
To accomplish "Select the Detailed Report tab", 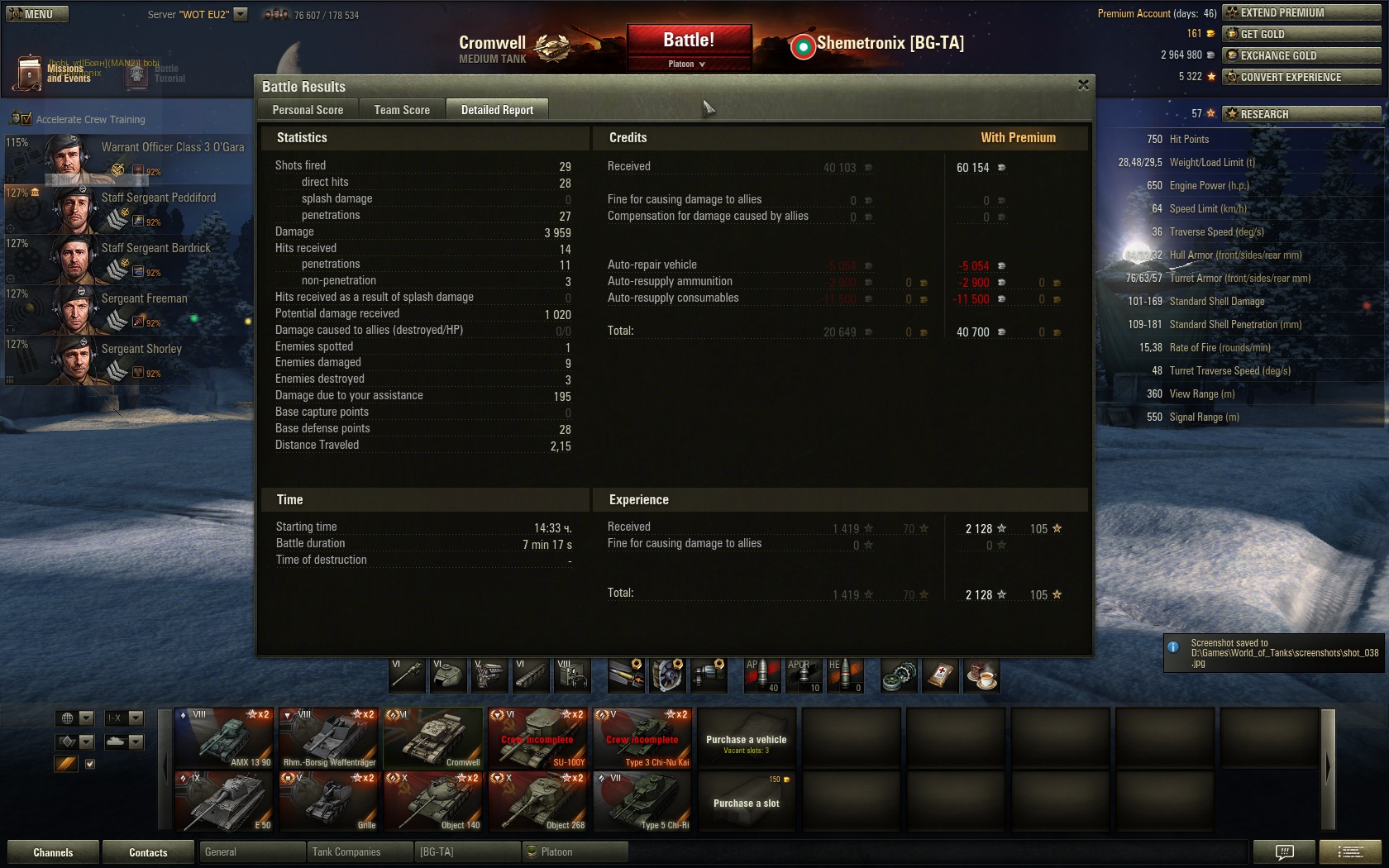I will click(497, 110).
